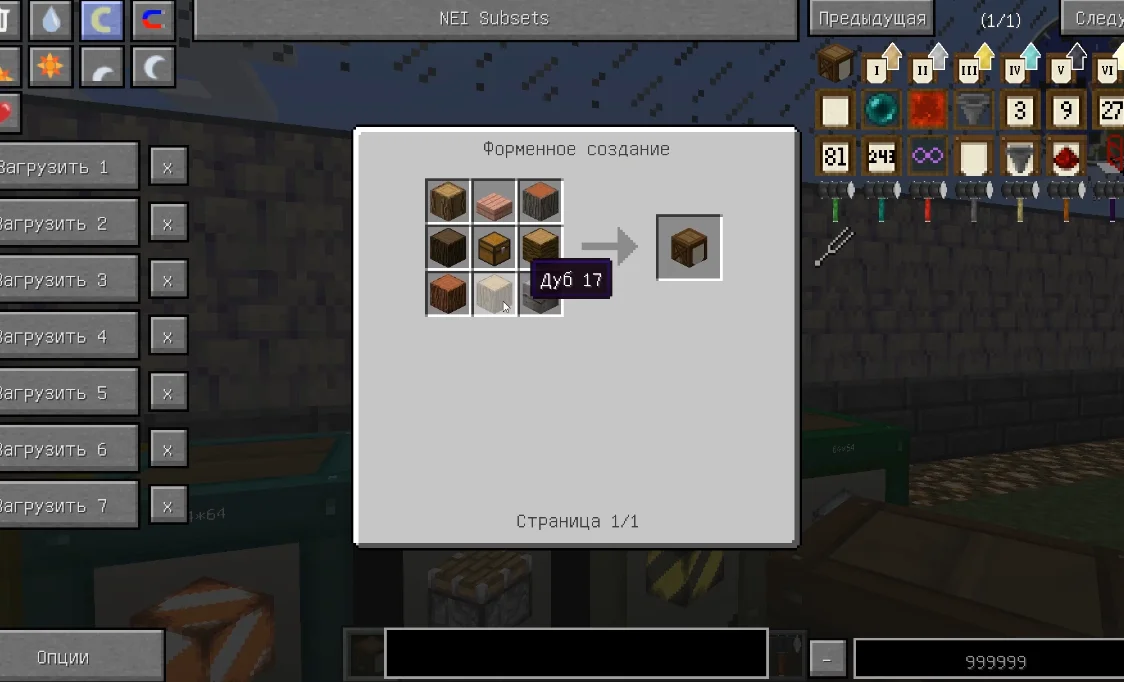The width and height of the screenshot is (1124, 682).
Task: Activate the Загрузить 7 load button
Action: click(68, 506)
